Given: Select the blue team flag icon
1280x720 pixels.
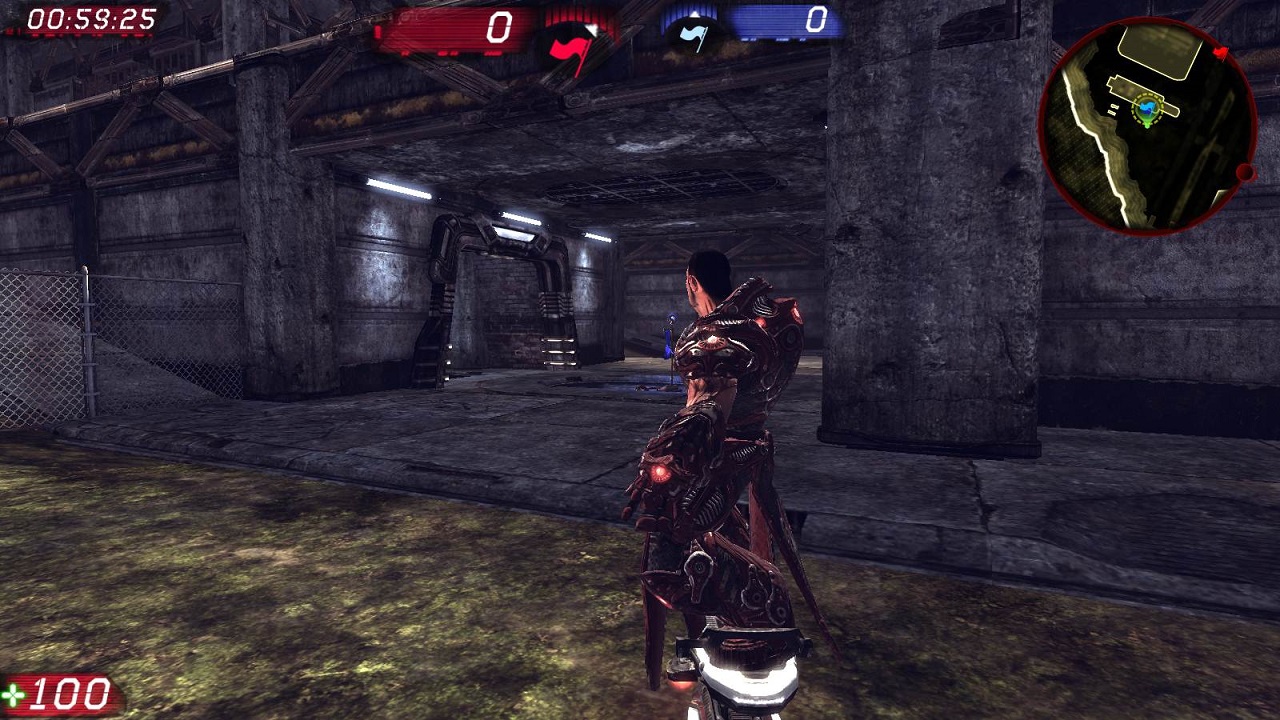Looking at the screenshot, I should [x=692, y=34].
